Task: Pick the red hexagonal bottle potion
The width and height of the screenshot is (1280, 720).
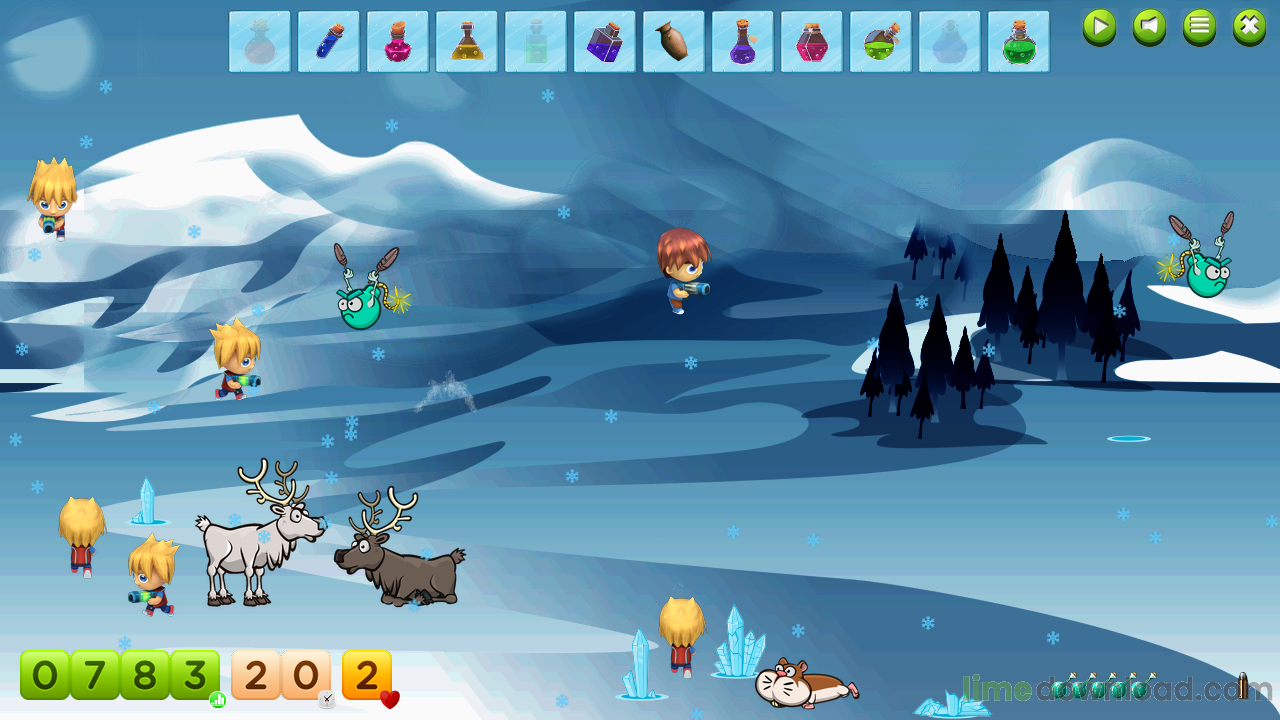Action: coord(812,42)
